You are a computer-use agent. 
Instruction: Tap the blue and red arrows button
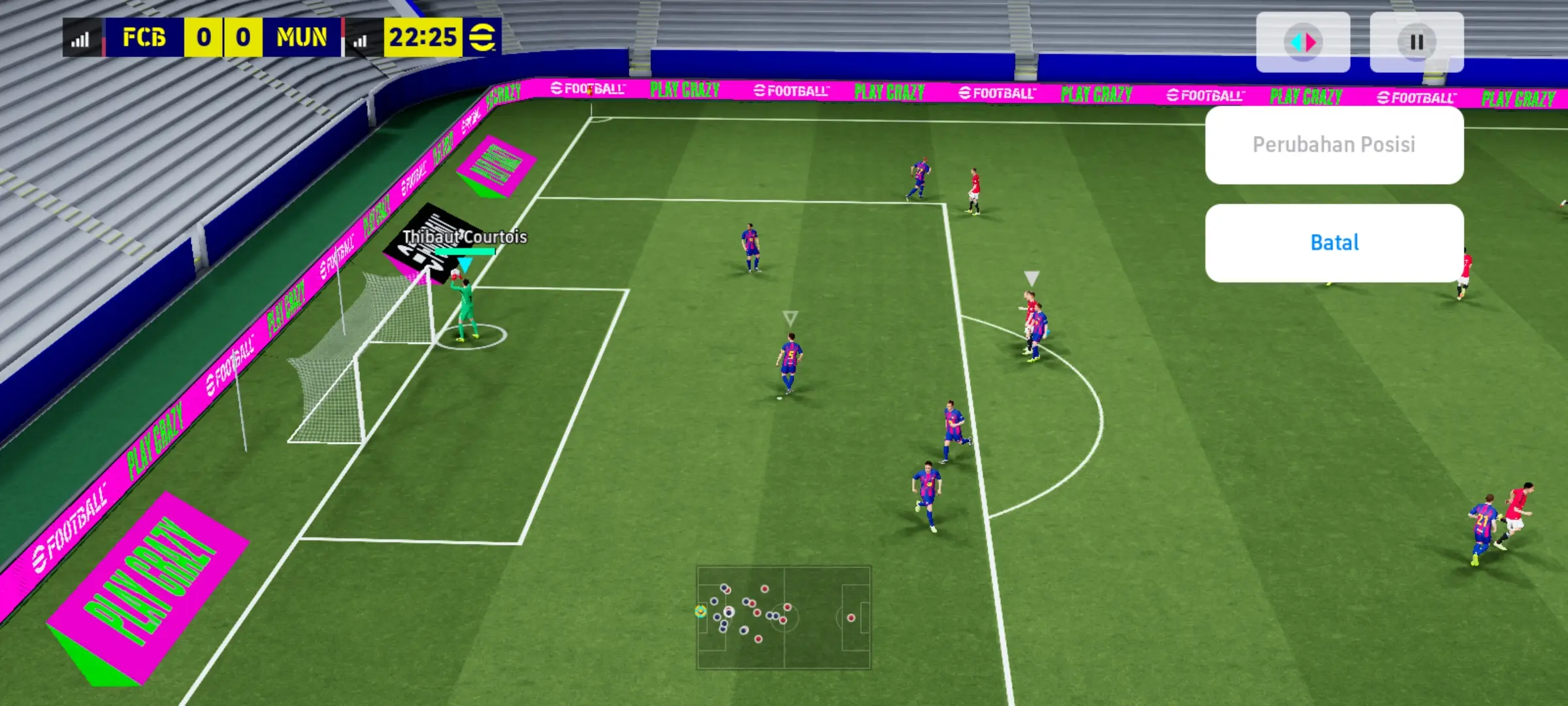1303,42
